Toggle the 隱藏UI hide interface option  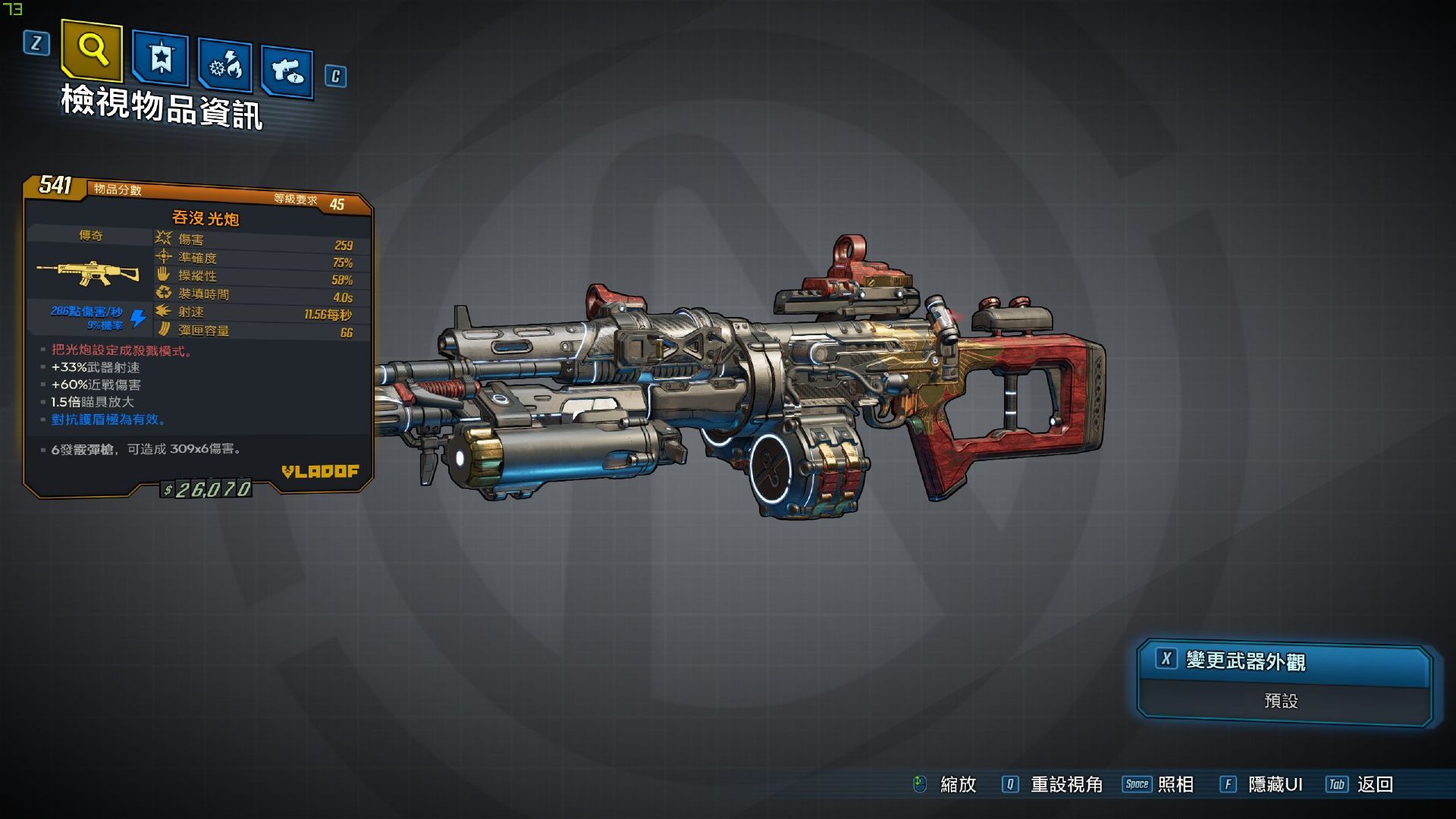[1260, 784]
